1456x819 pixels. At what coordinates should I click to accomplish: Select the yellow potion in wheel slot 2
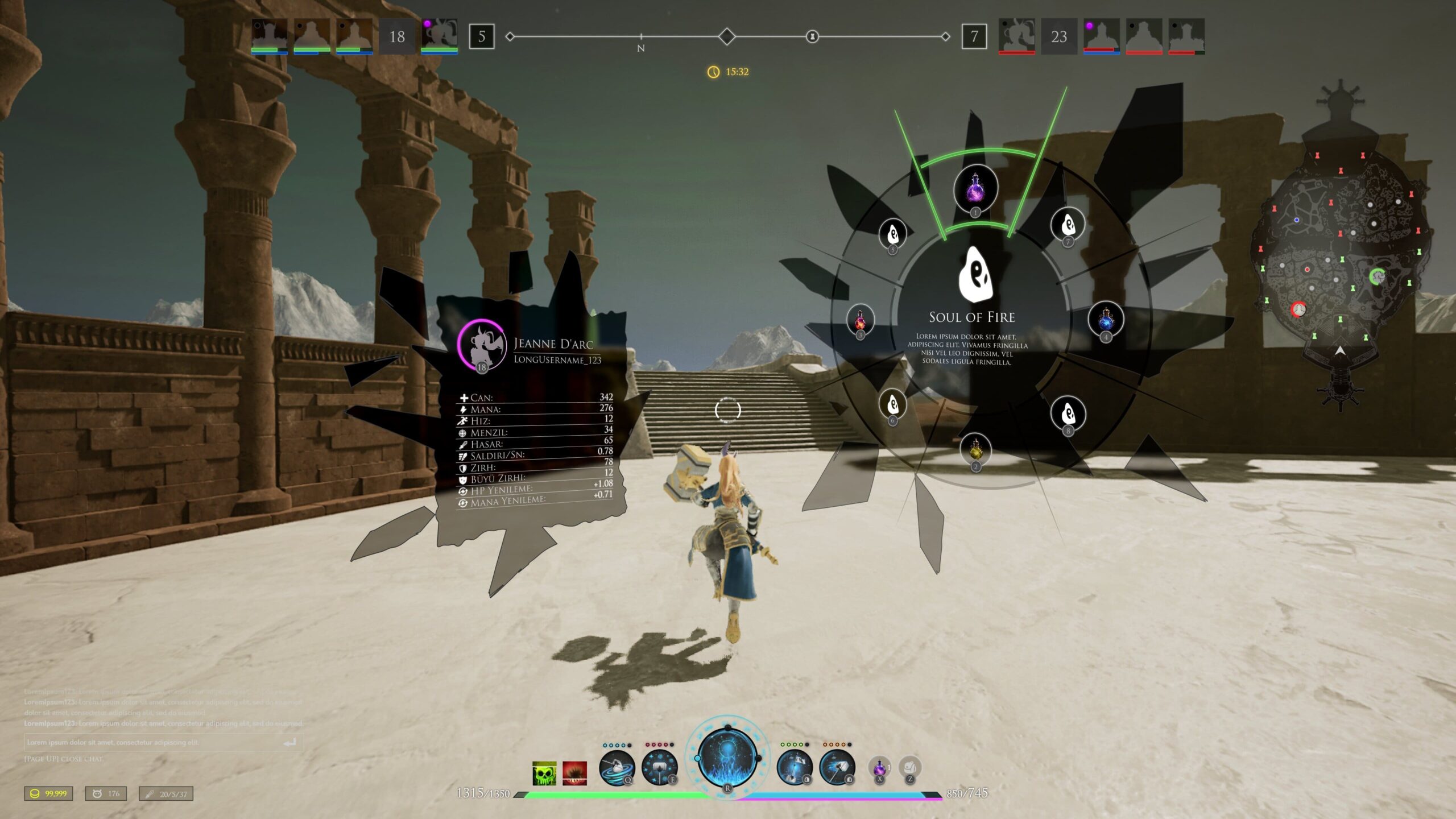(x=975, y=449)
